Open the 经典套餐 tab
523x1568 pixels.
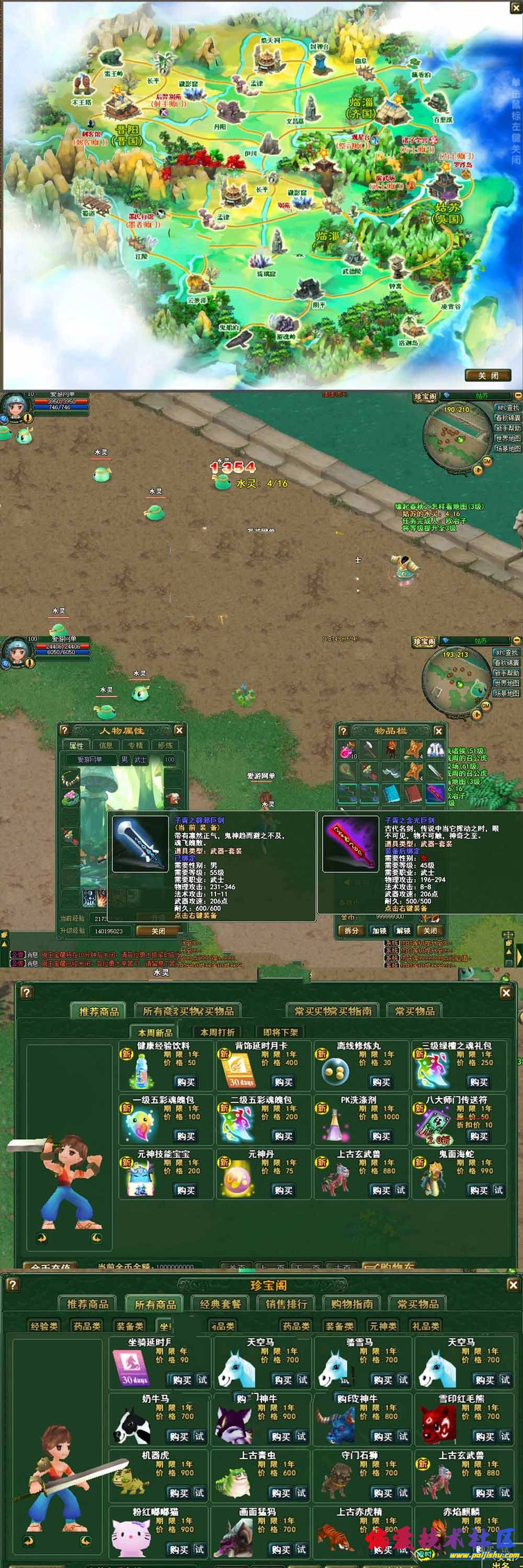click(220, 1304)
